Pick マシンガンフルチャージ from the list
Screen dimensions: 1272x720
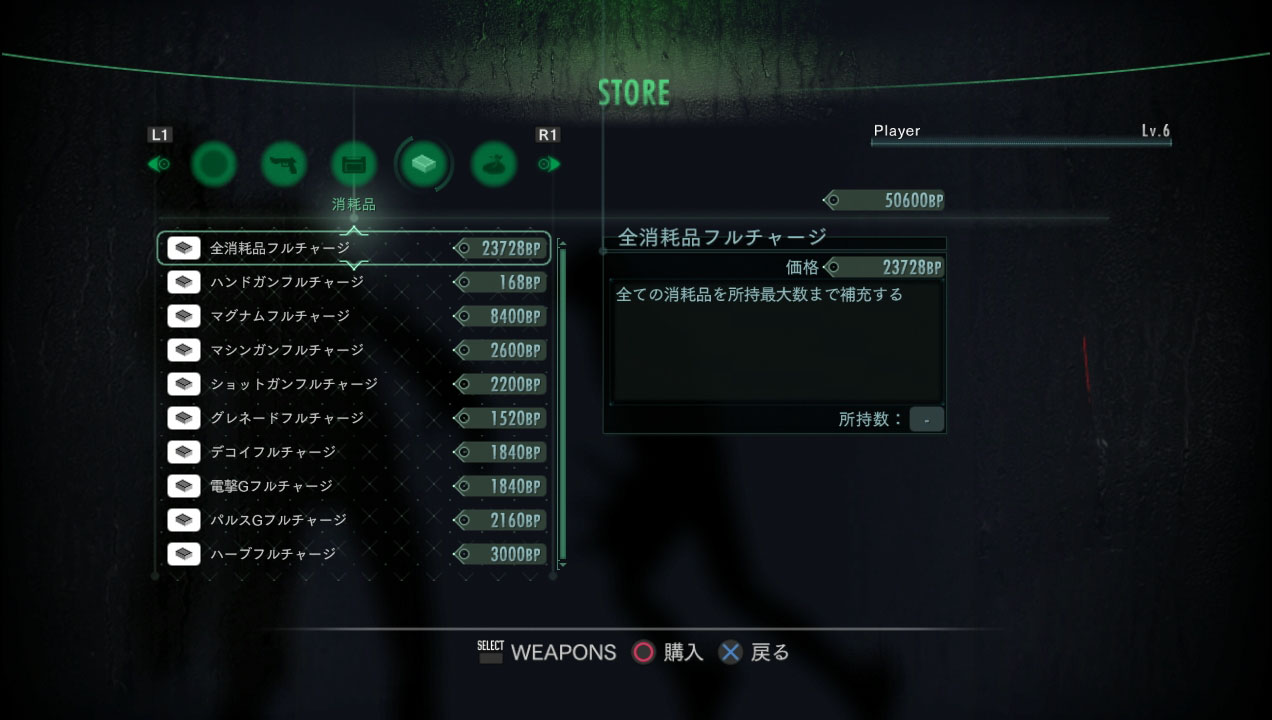354,350
